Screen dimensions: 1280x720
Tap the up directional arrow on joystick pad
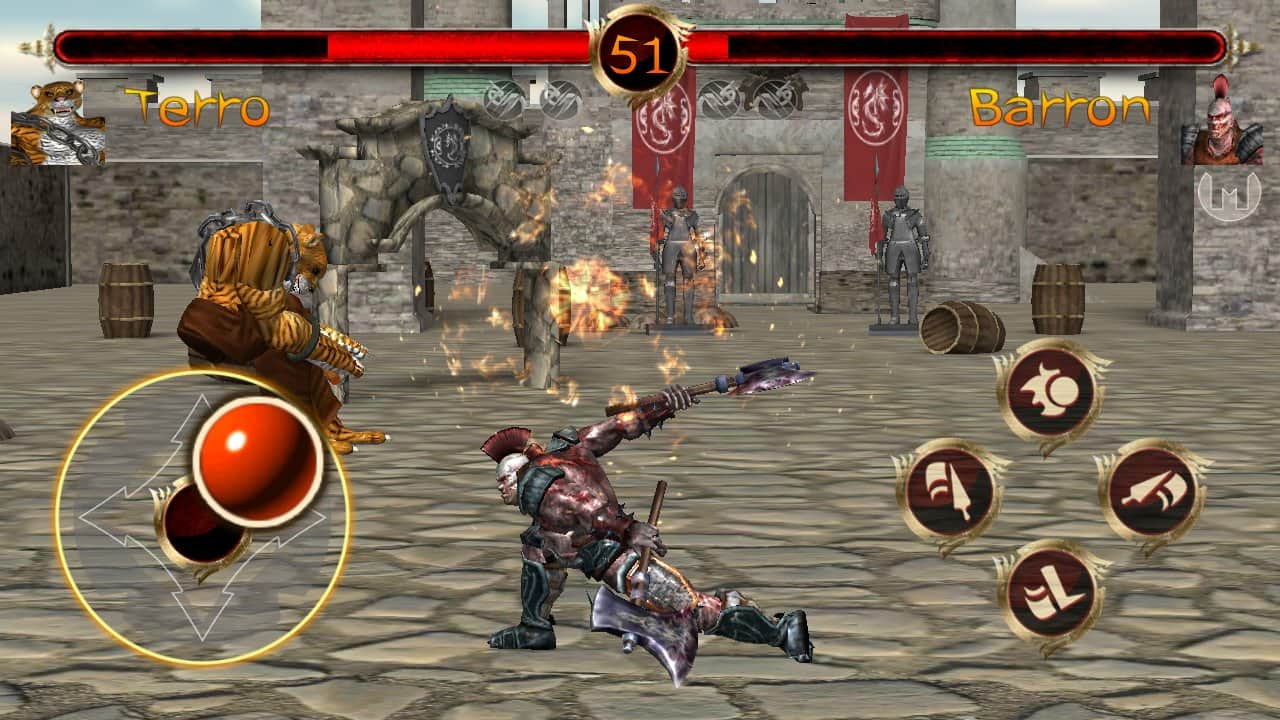tap(200, 415)
